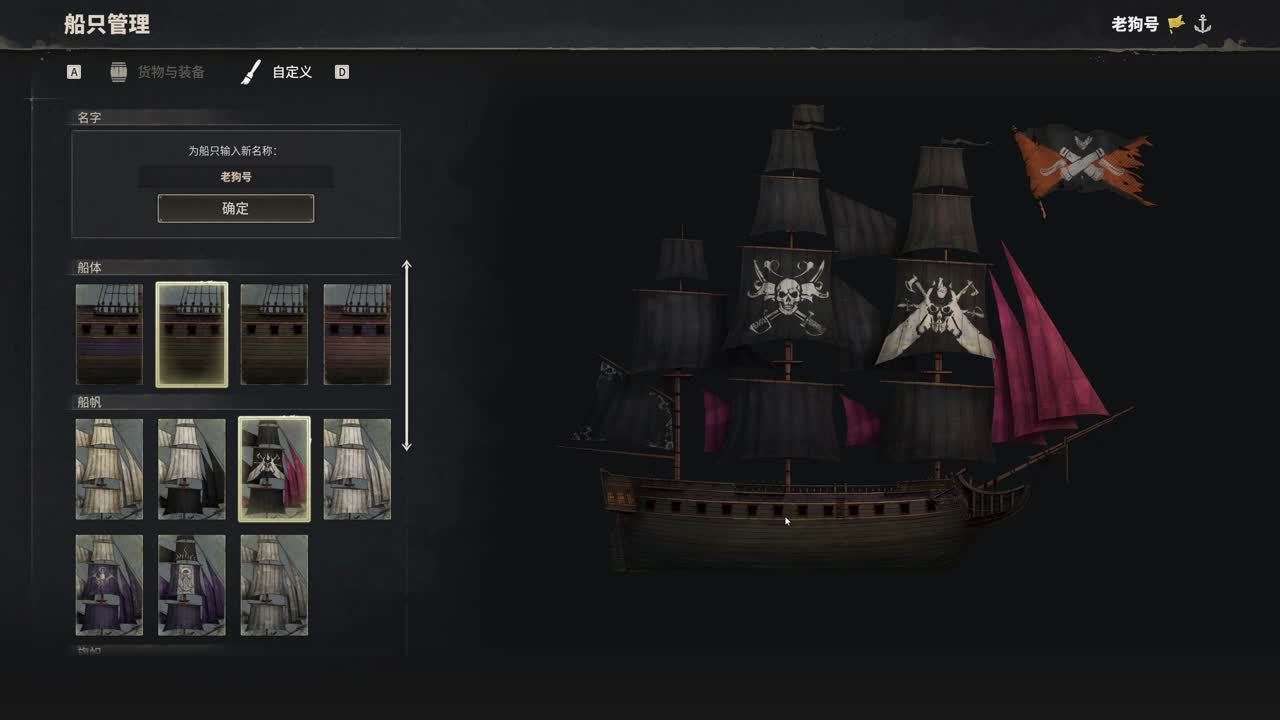Select black and purple sails with white banner

tap(192, 585)
